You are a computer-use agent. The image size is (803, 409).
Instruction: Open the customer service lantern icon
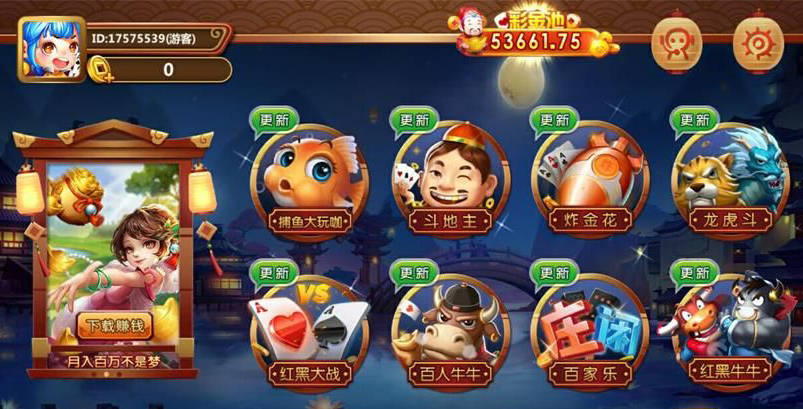(x=676, y=43)
